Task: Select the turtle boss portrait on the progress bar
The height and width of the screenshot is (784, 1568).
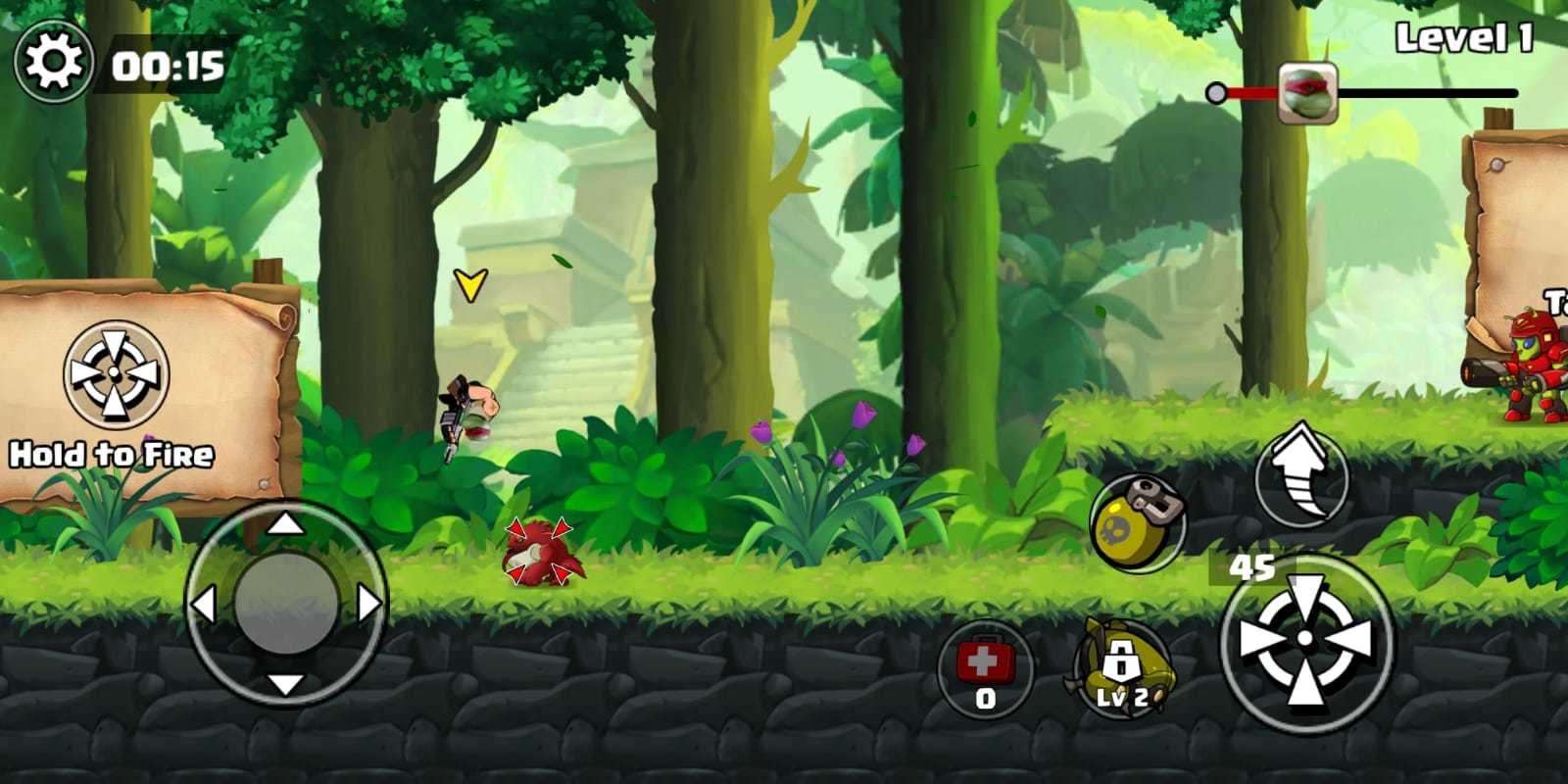Action: (x=1309, y=93)
